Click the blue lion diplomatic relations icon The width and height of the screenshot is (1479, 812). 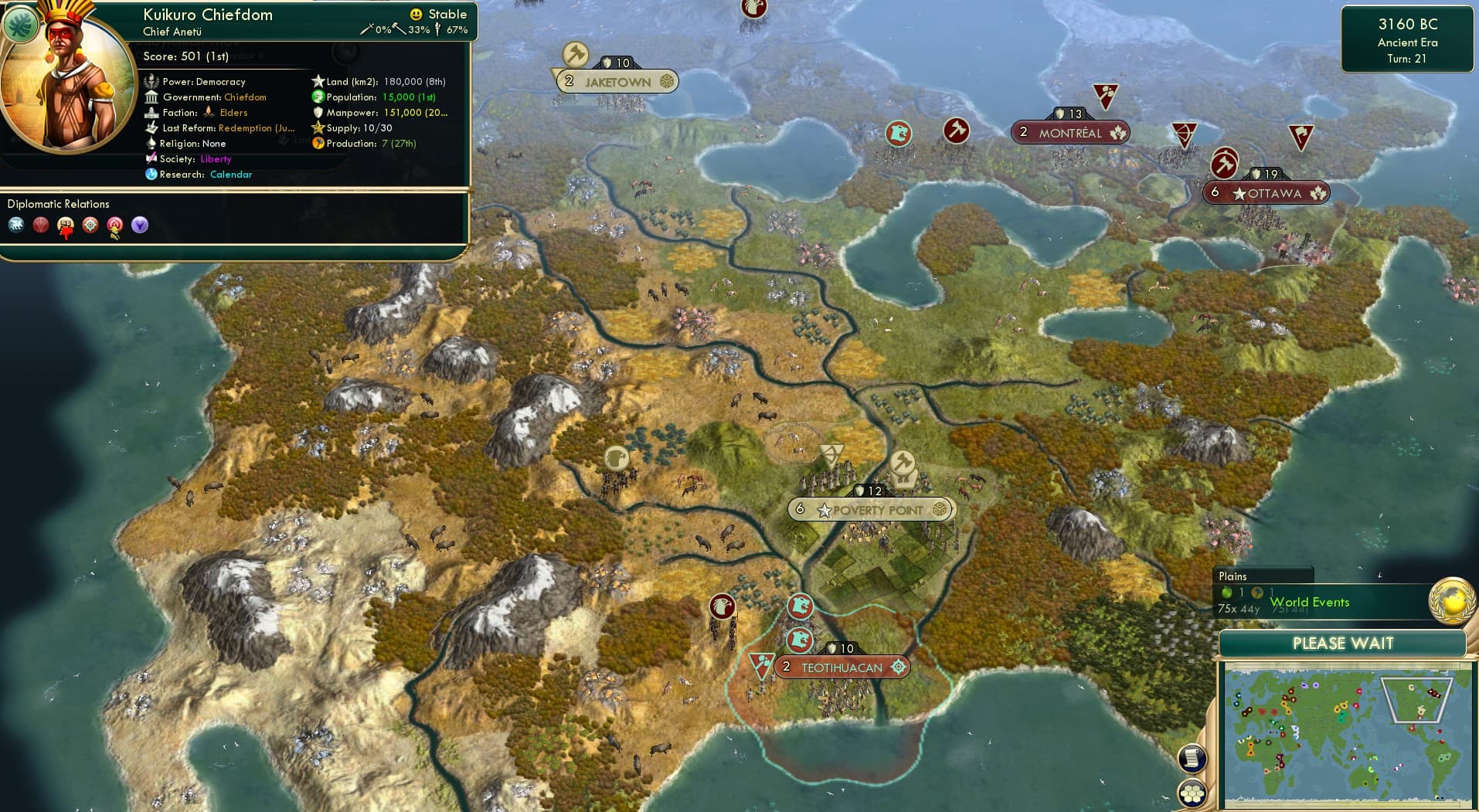click(17, 226)
